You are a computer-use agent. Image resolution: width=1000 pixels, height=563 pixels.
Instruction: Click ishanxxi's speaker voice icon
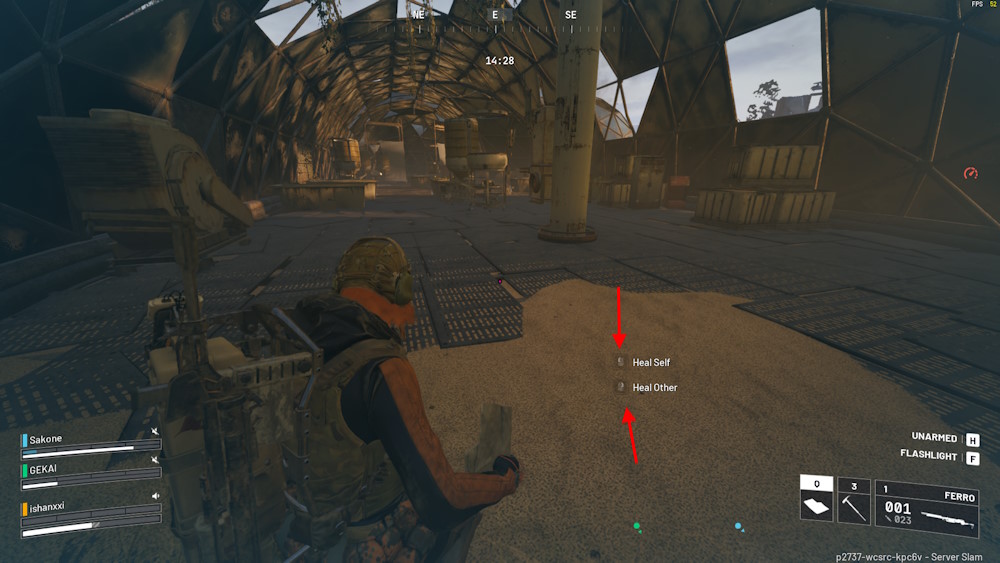[x=155, y=496]
